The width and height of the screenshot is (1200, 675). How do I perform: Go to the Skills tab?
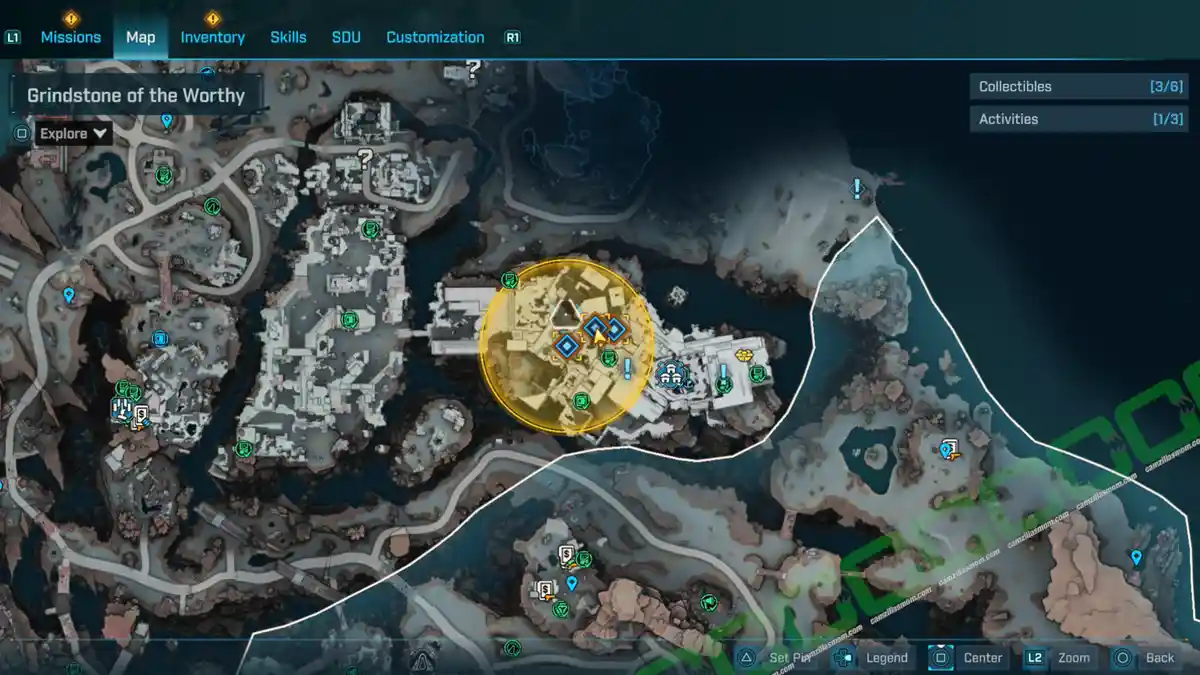pos(288,37)
